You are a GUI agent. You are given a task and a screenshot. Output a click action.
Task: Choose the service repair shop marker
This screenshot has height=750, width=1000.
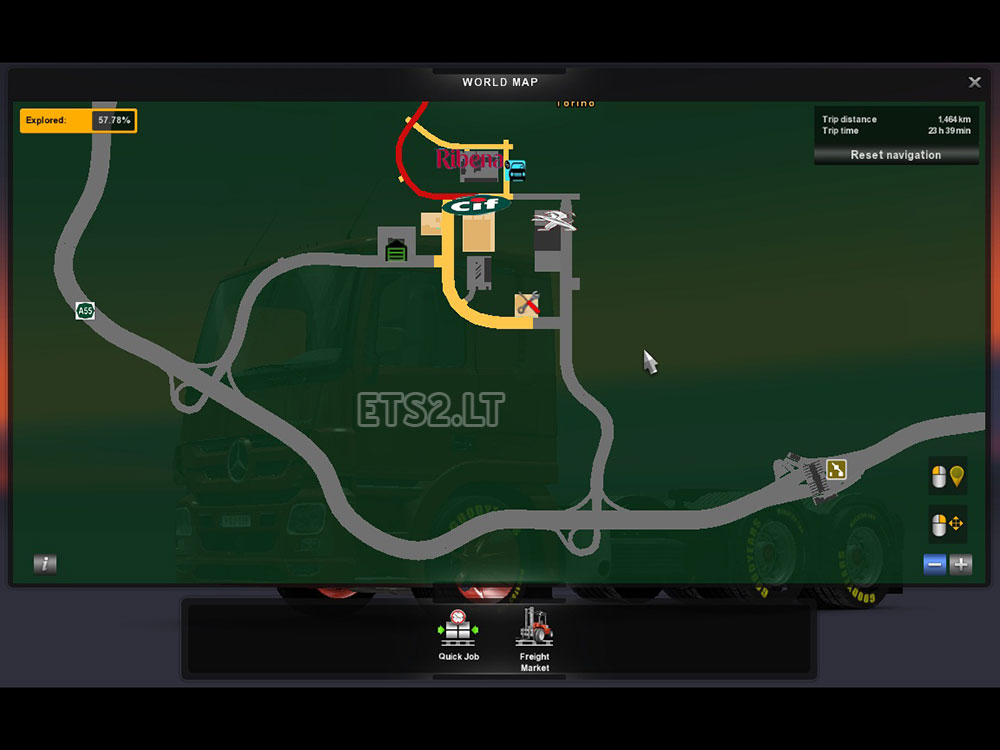(527, 304)
